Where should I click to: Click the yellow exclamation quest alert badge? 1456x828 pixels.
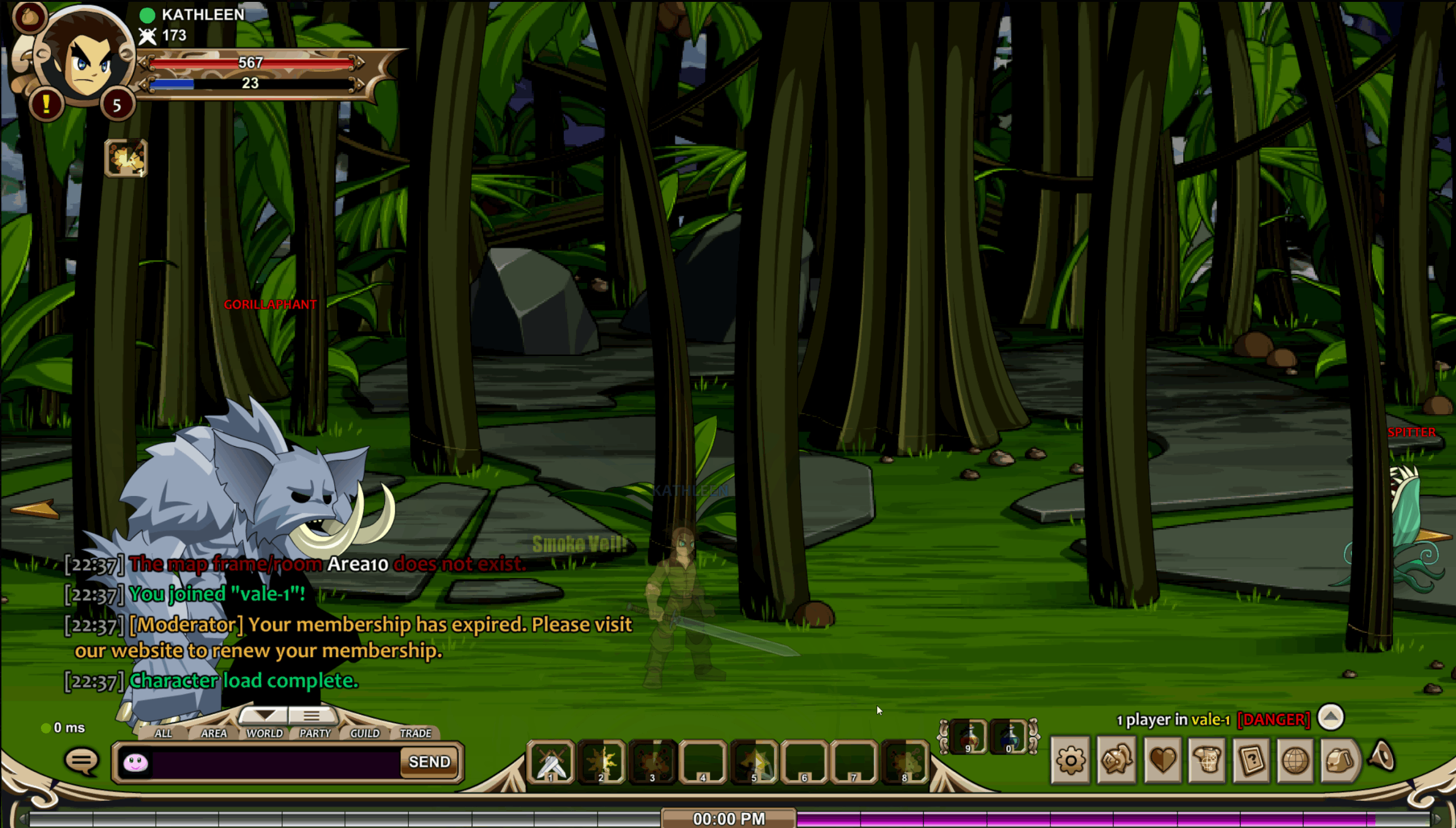point(46,105)
